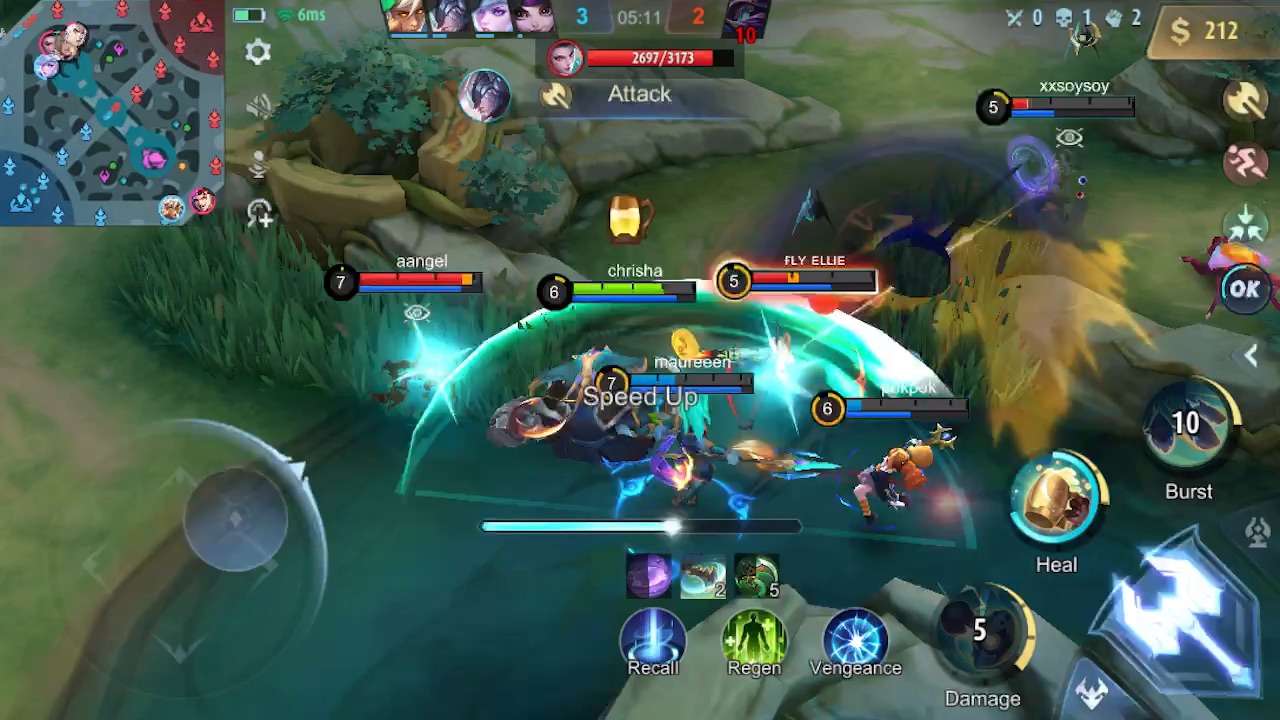Activate the Heal skill

pos(1056,500)
